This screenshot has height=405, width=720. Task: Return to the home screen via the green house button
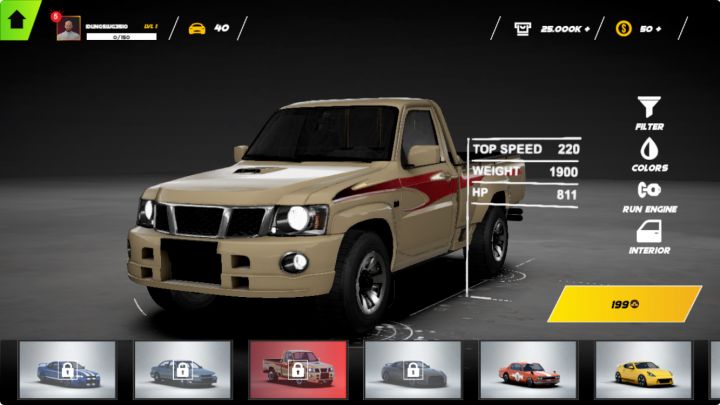click(x=17, y=17)
